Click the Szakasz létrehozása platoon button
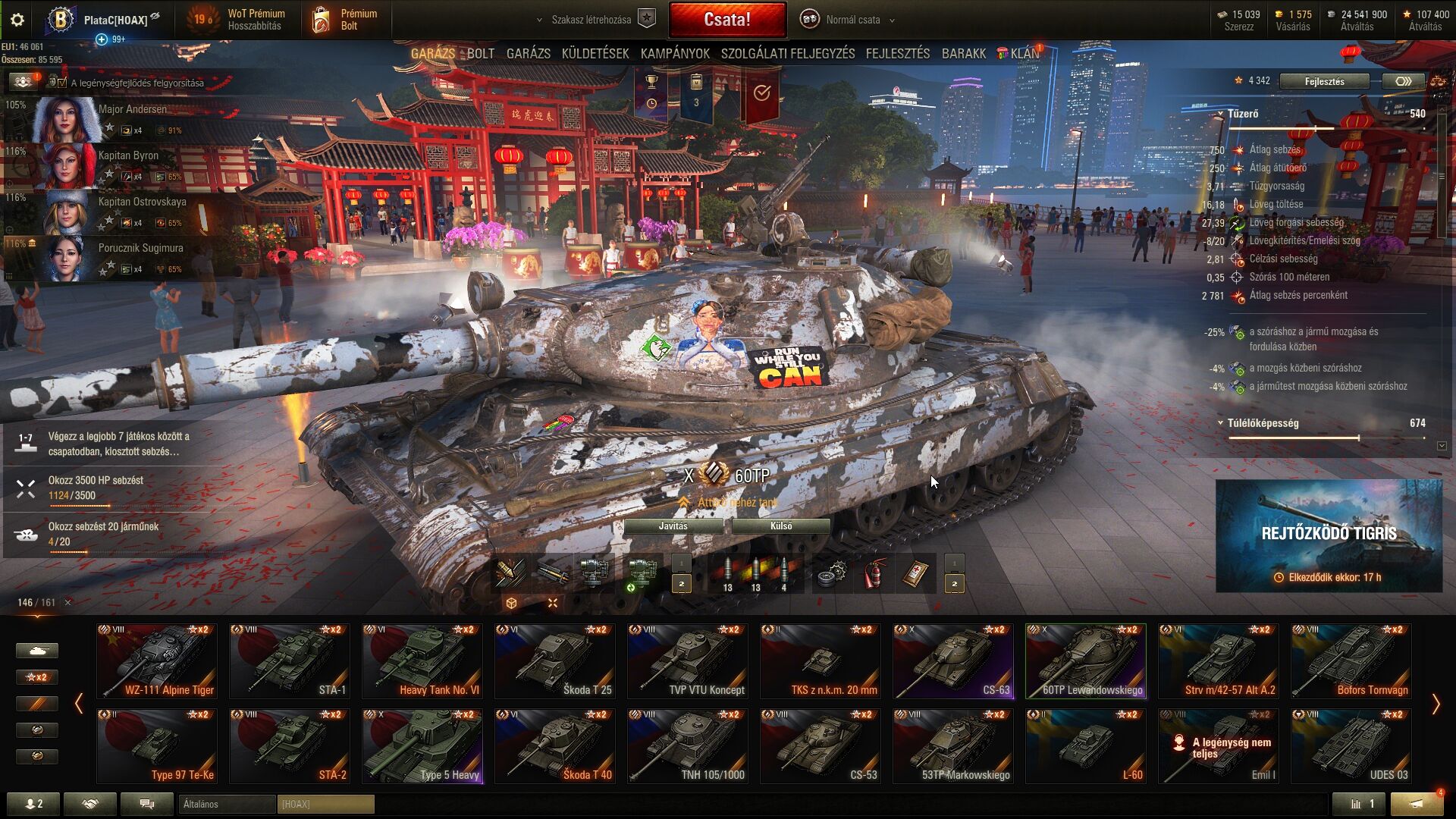This screenshot has height=819, width=1456. coord(591,20)
